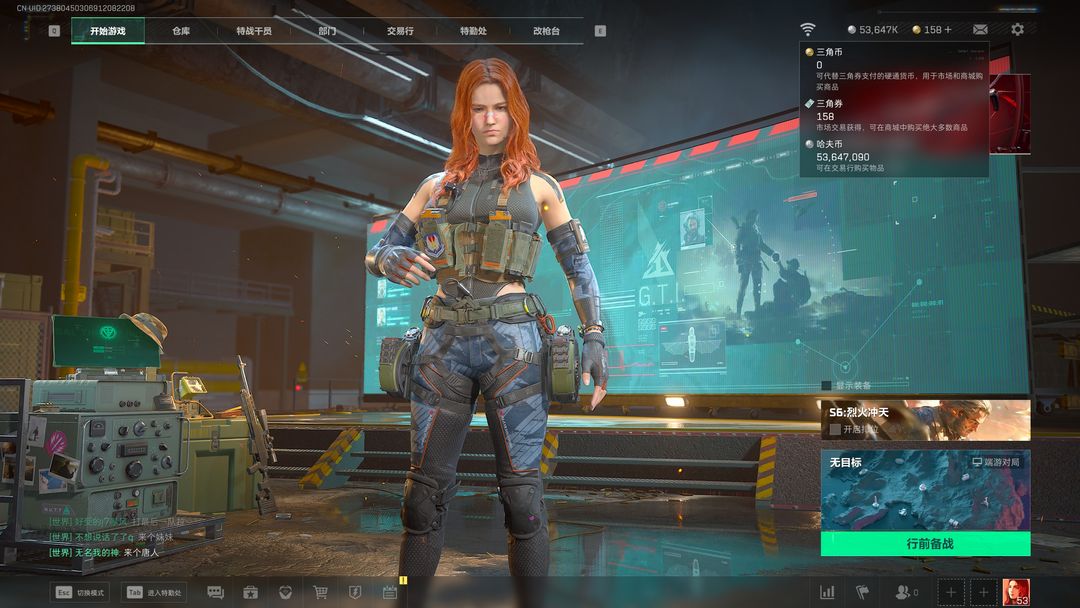Open the S6:烈火冲天 season banner
1080x608 pixels.
pyautogui.click(x=925, y=420)
